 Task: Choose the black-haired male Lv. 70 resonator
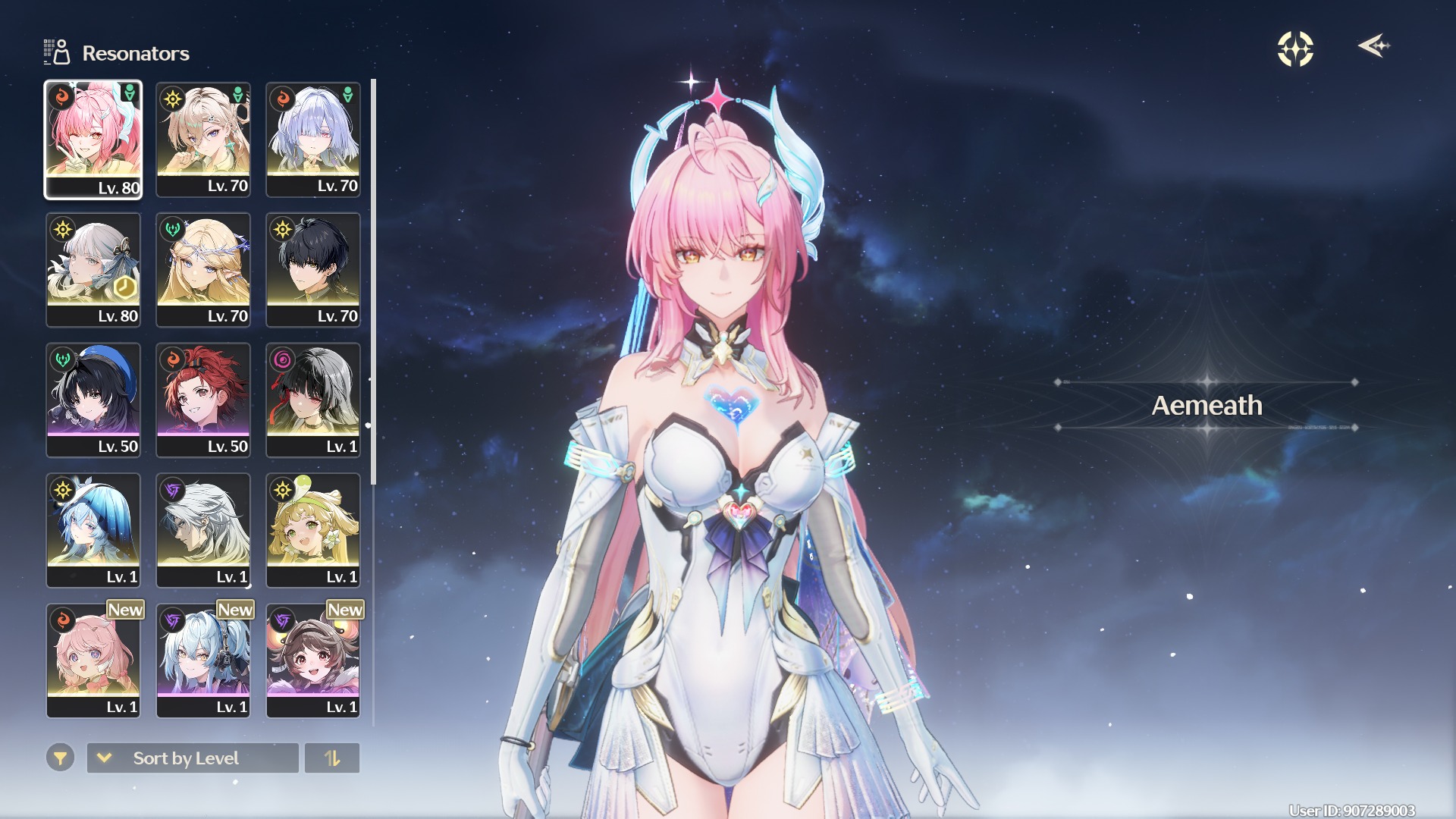tap(312, 270)
